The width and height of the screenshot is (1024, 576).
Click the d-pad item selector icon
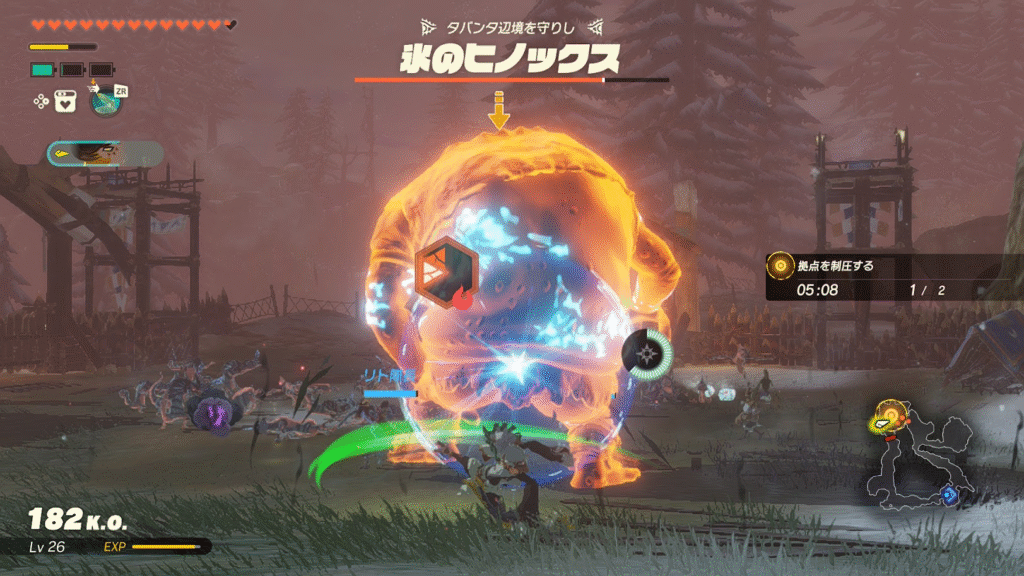(41, 100)
